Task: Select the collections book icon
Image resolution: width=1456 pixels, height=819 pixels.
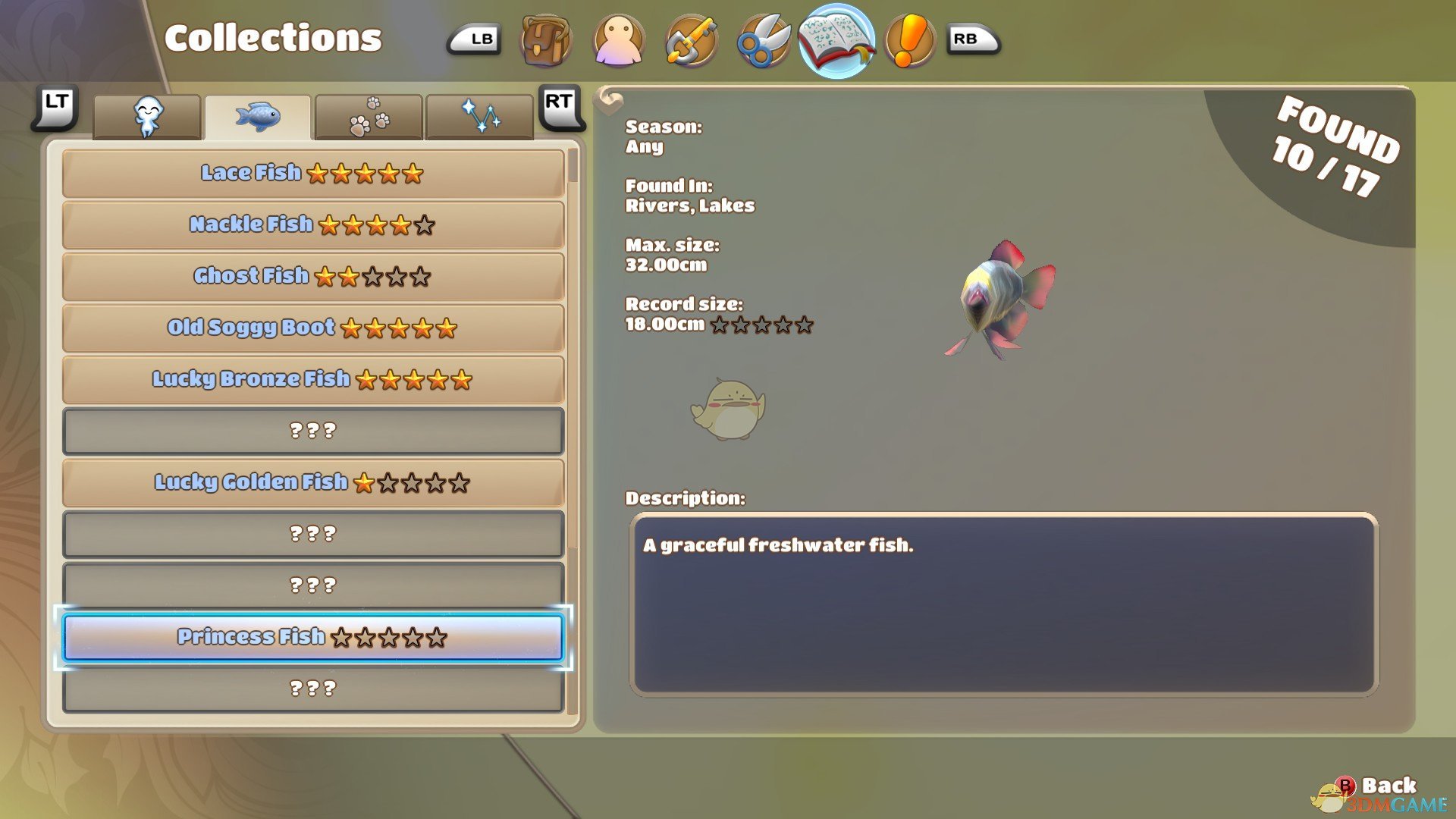Action: pyautogui.click(x=836, y=39)
